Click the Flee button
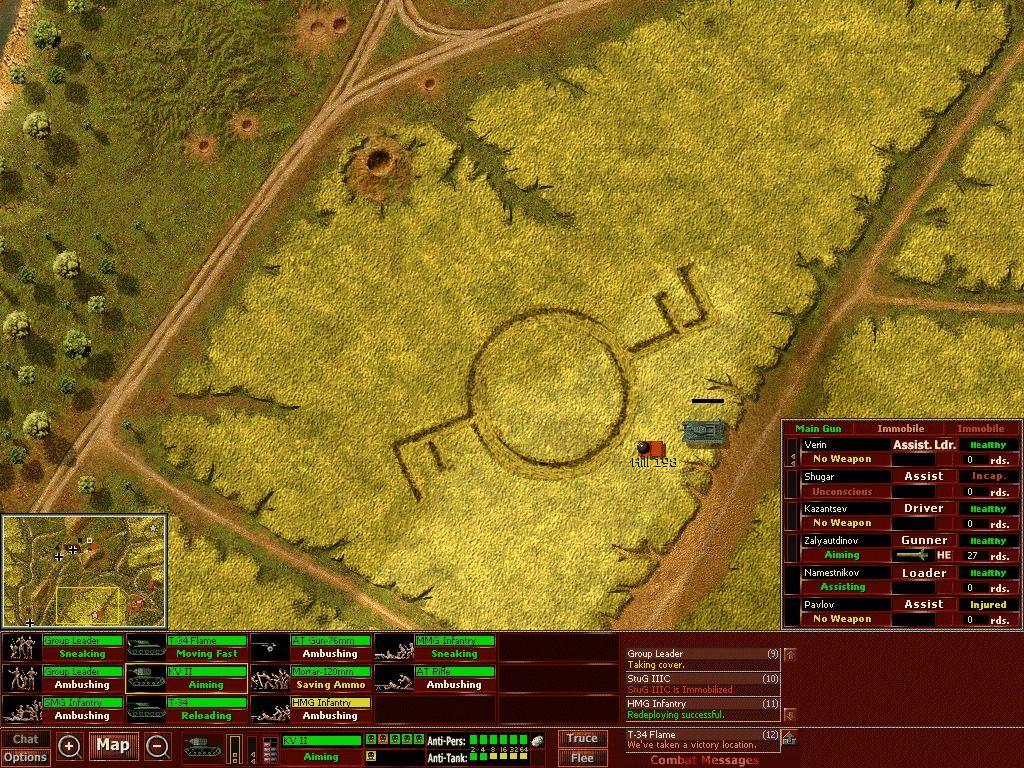 (x=582, y=757)
